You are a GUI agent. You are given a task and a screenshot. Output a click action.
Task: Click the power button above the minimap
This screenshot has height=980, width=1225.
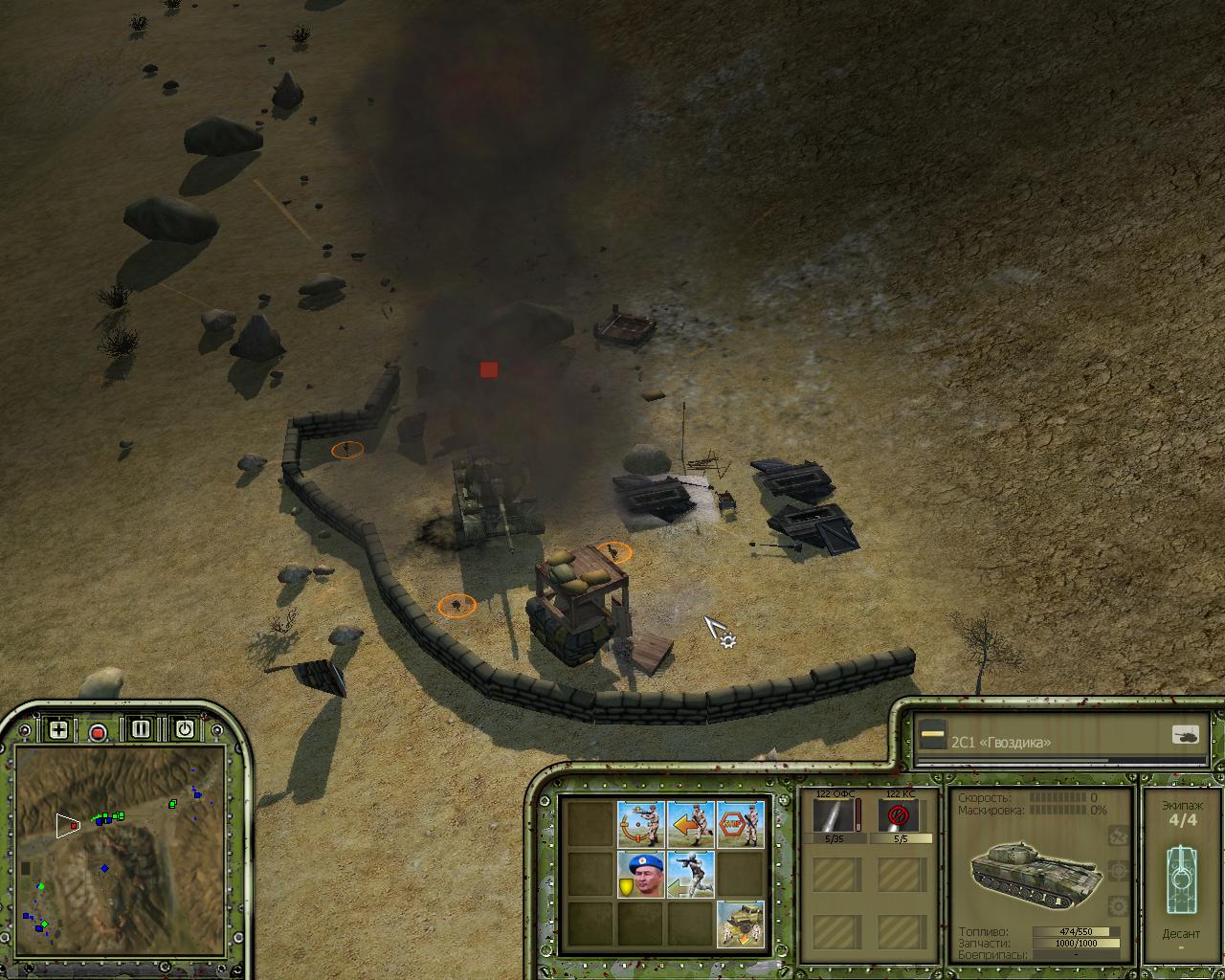coord(185,729)
